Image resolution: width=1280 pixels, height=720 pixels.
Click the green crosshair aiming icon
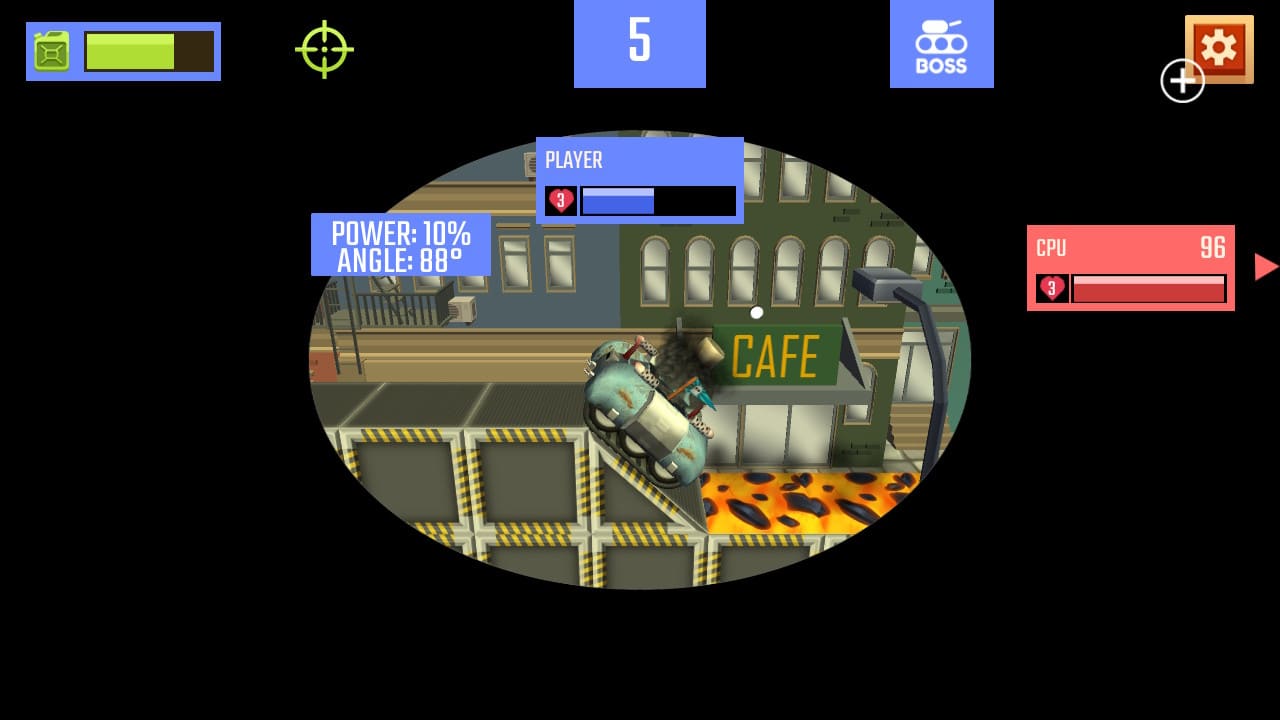pos(325,47)
